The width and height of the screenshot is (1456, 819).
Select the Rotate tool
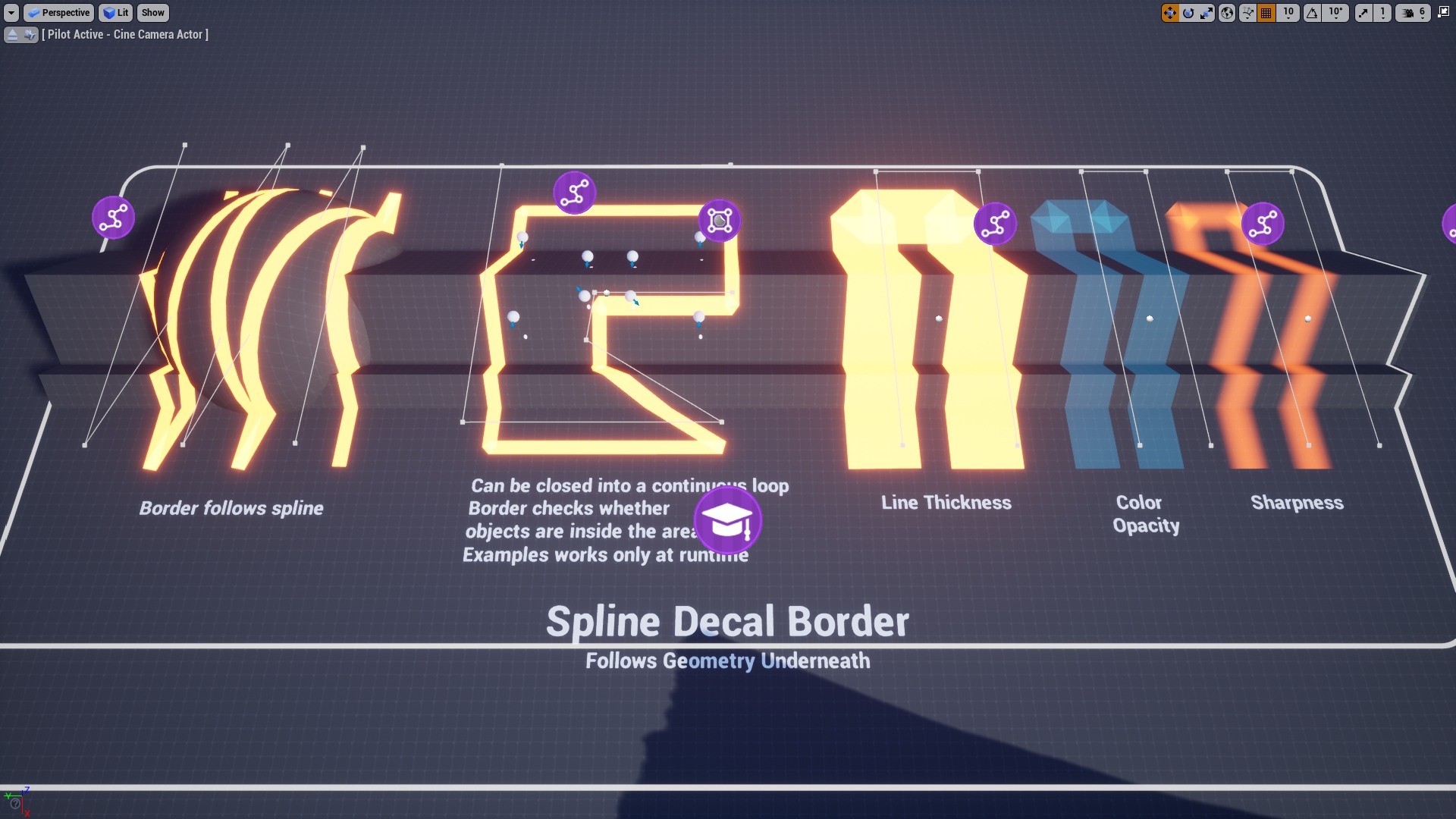coord(1187,13)
